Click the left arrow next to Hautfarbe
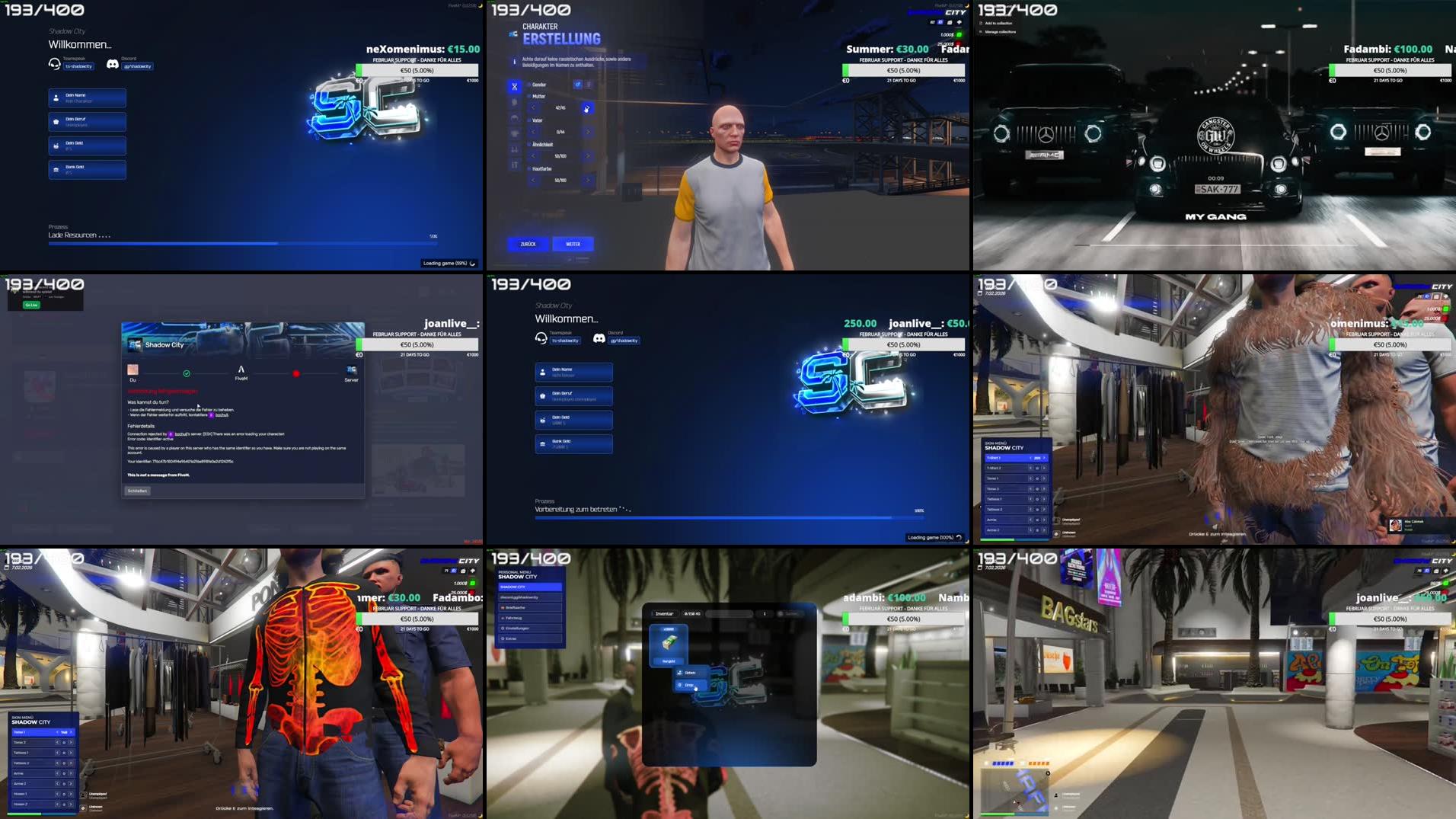Image resolution: width=1456 pixels, height=819 pixels. [x=533, y=181]
